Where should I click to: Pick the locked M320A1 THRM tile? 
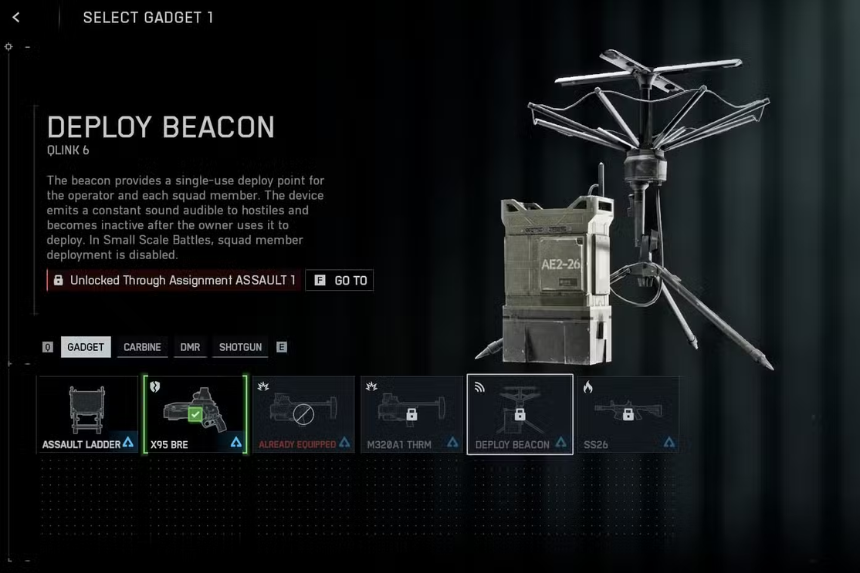coord(411,414)
